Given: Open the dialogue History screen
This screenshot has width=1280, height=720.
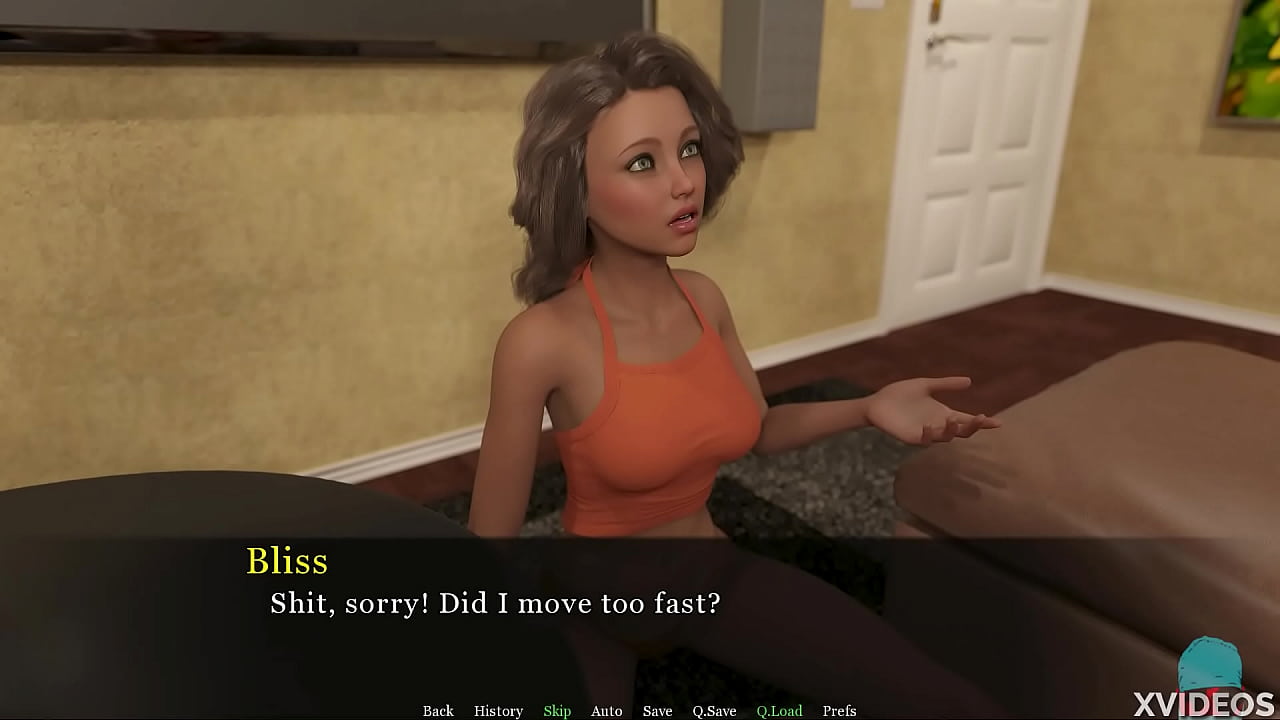Looking at the screenshot, I should tap(498, 711).
